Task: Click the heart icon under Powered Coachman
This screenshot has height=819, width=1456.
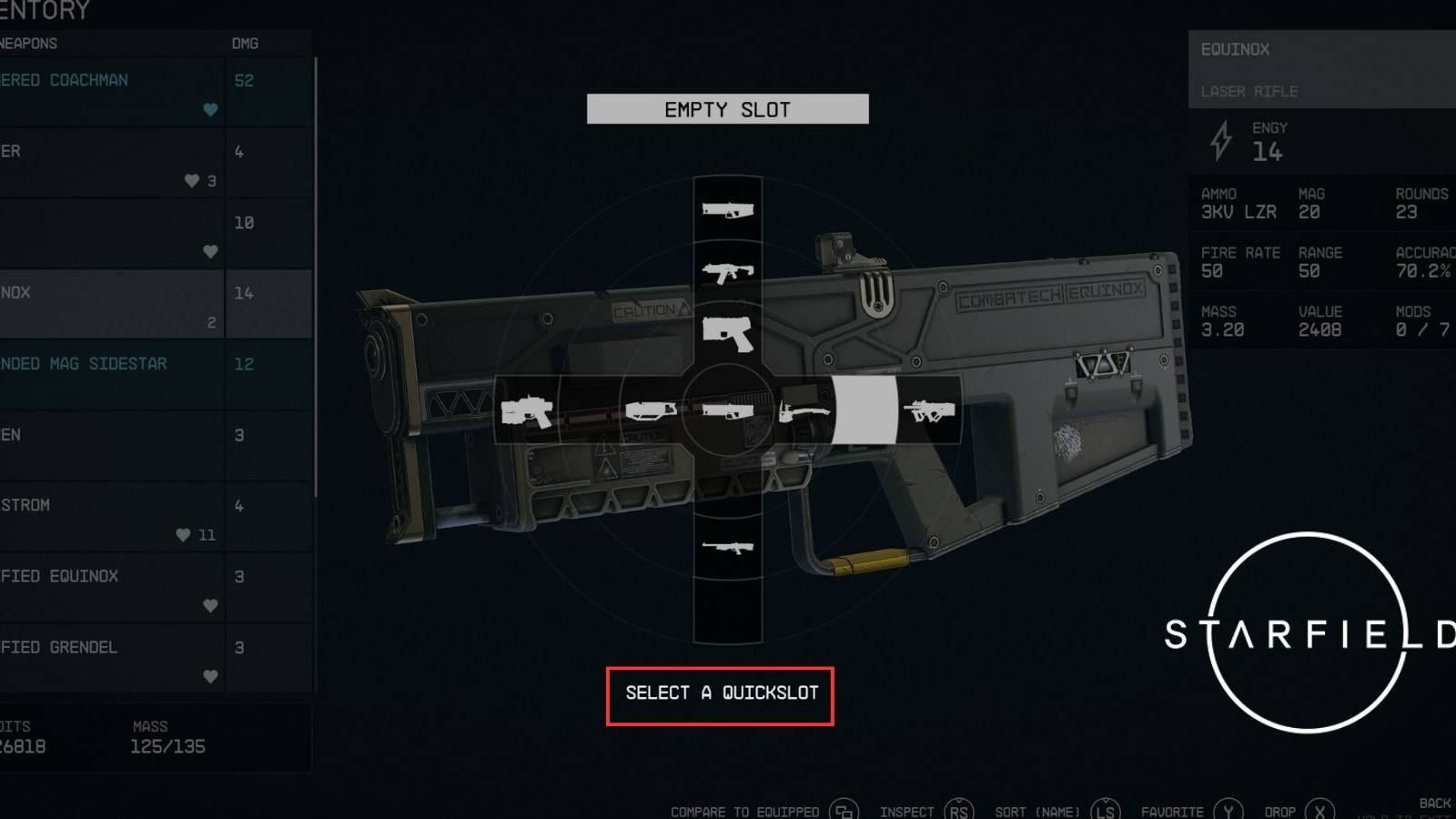Action: (x=210, y=109)
